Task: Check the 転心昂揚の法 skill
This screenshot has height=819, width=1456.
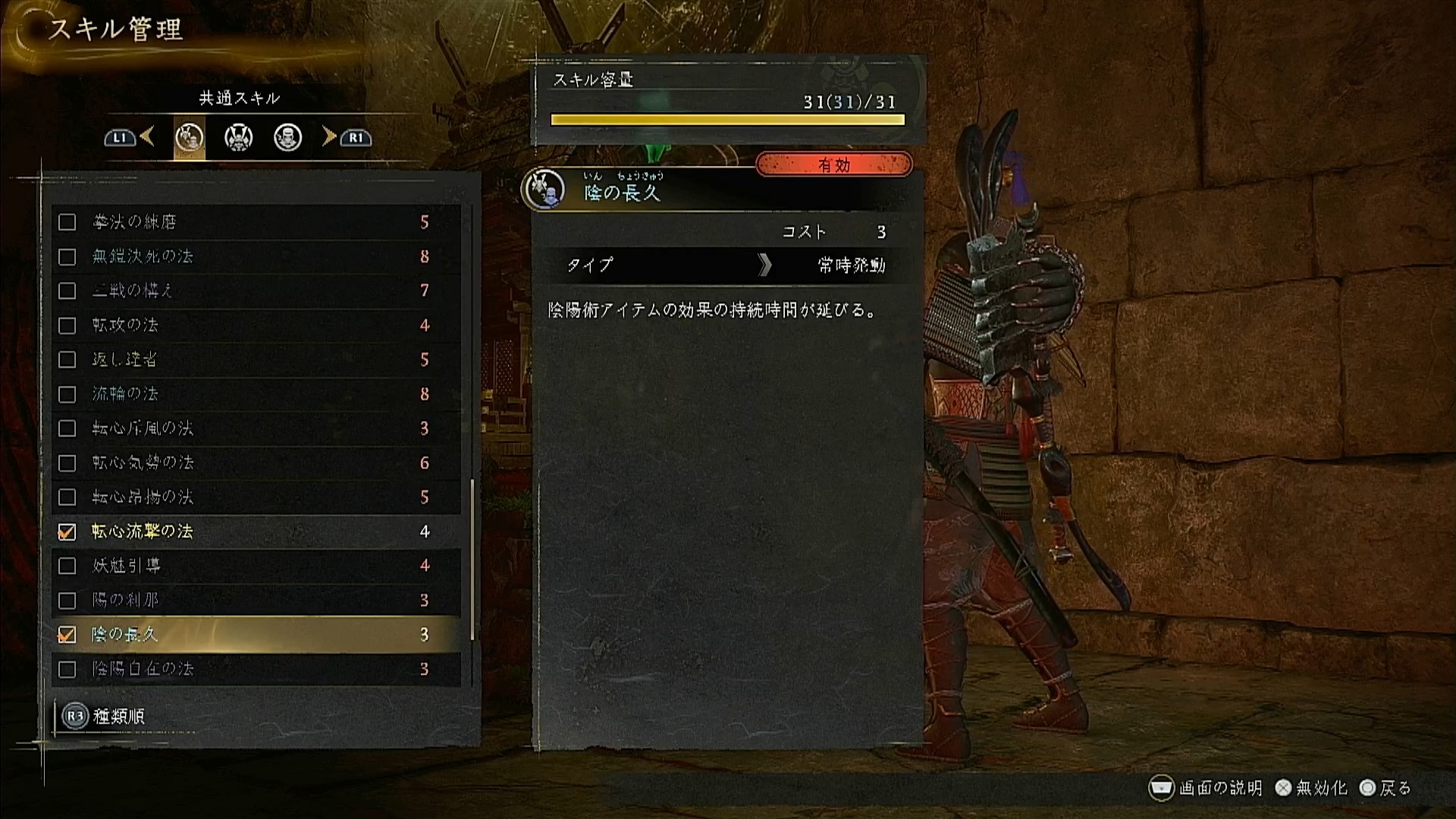Action: point(67,497)
